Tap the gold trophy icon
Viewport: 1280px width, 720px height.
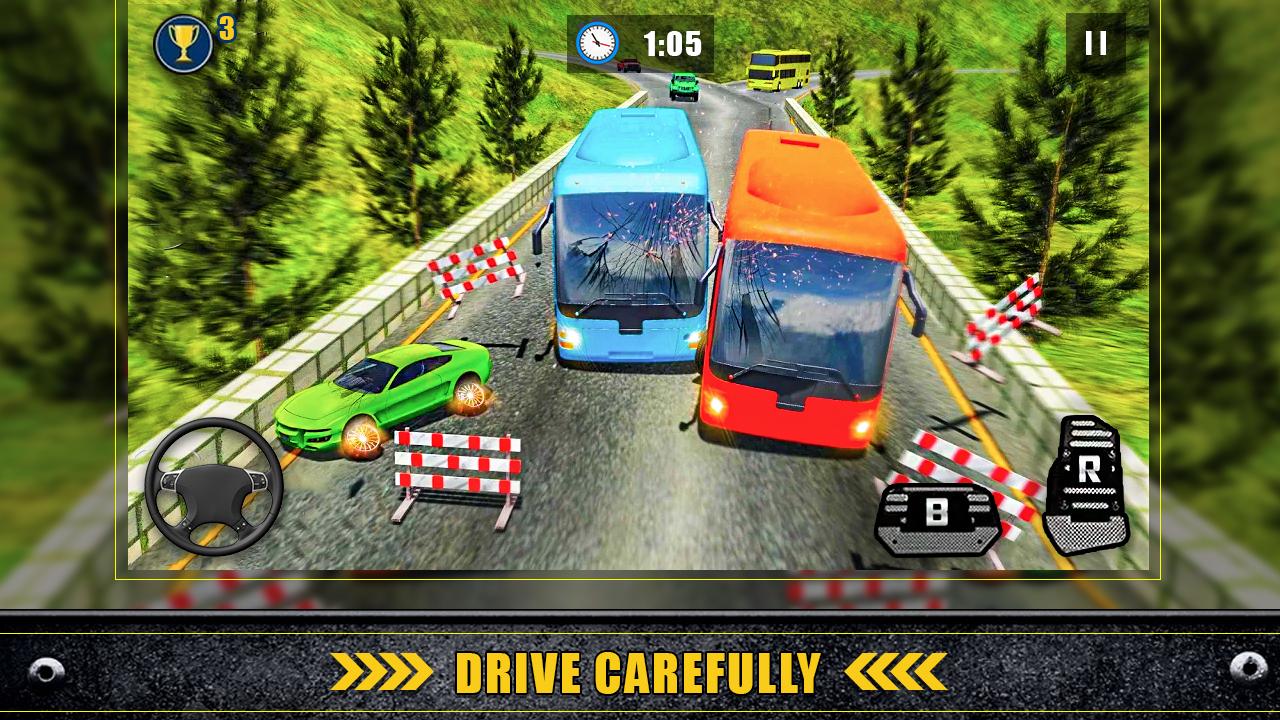(184, 44)
